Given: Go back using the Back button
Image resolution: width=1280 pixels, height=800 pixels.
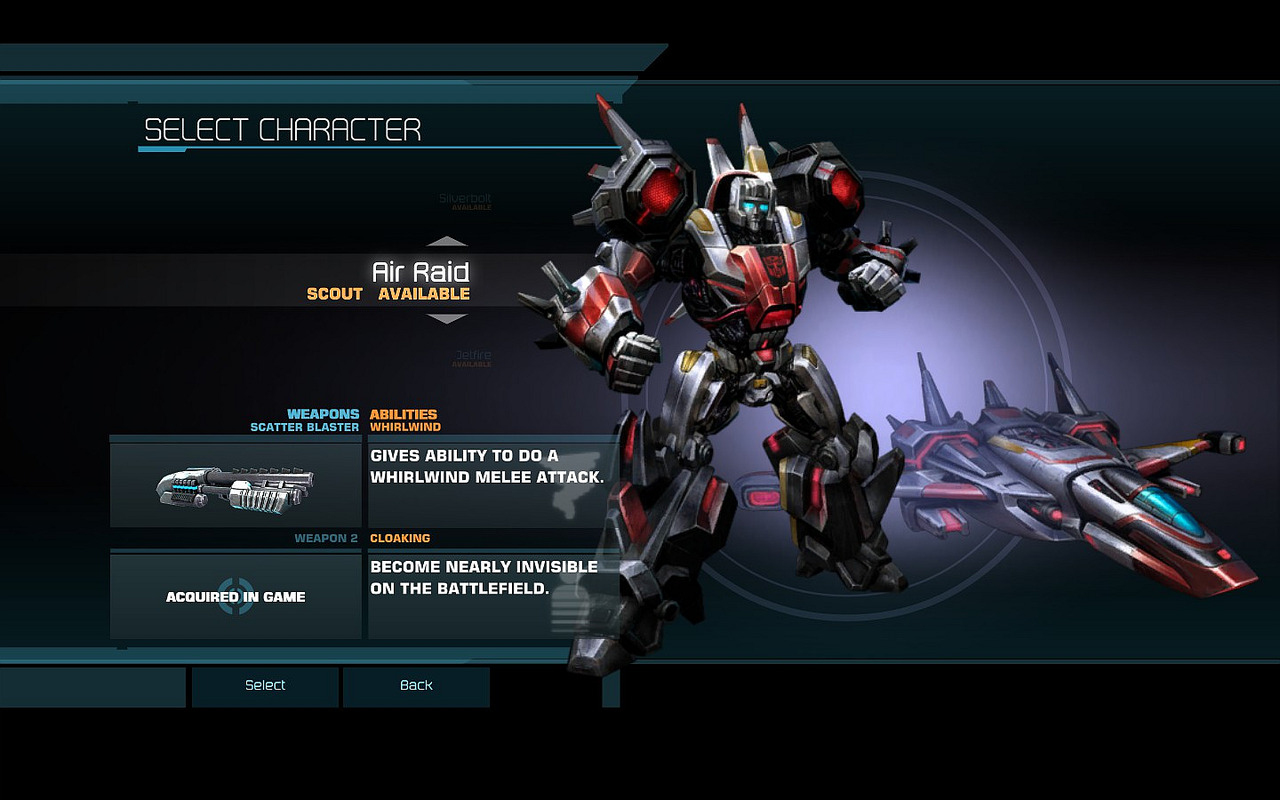Looking at the screenshot, I should pyautogui.click(x=416, y=686).
